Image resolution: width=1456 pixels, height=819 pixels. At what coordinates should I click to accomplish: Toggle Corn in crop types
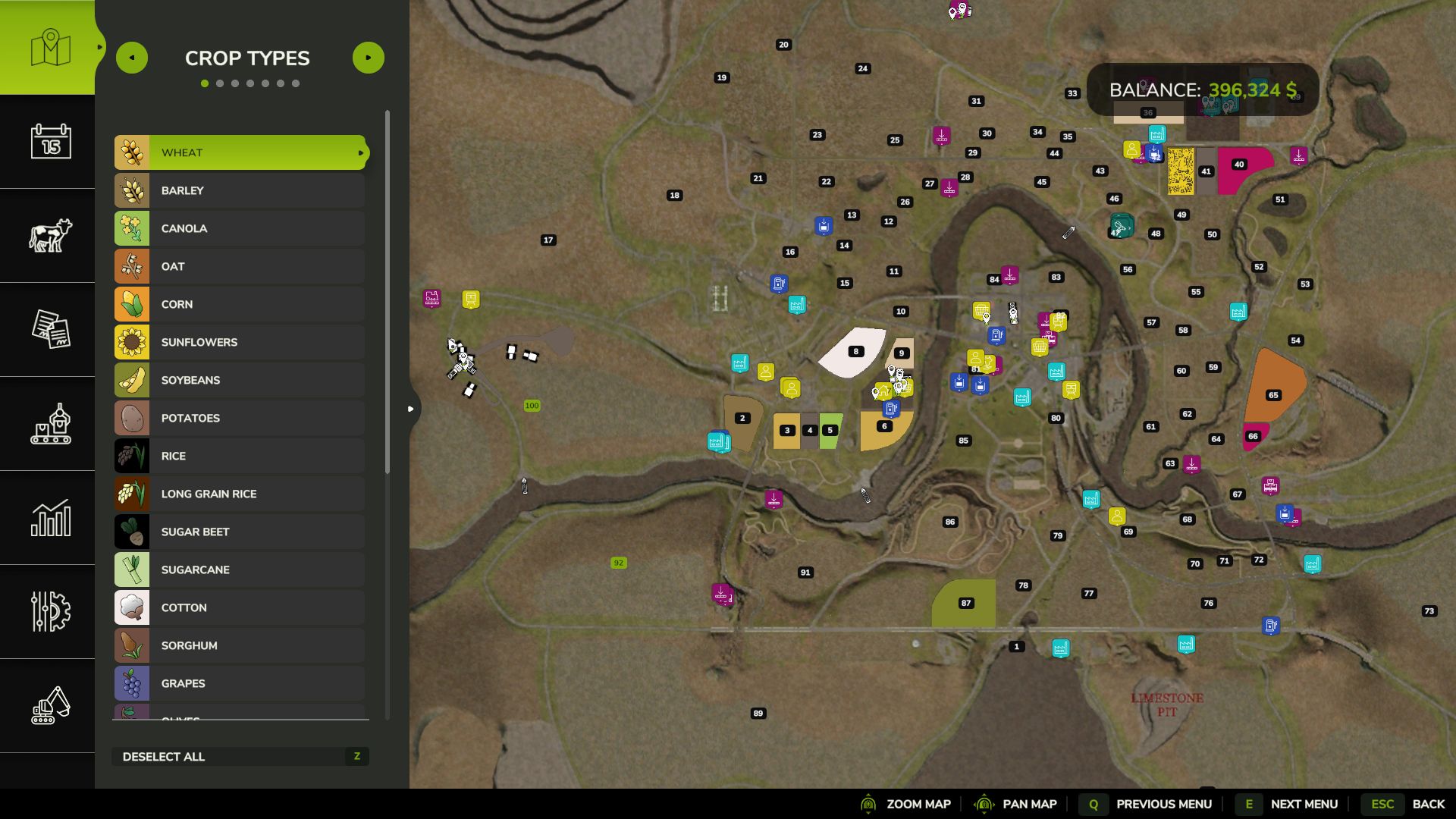[x=240, y=304]
